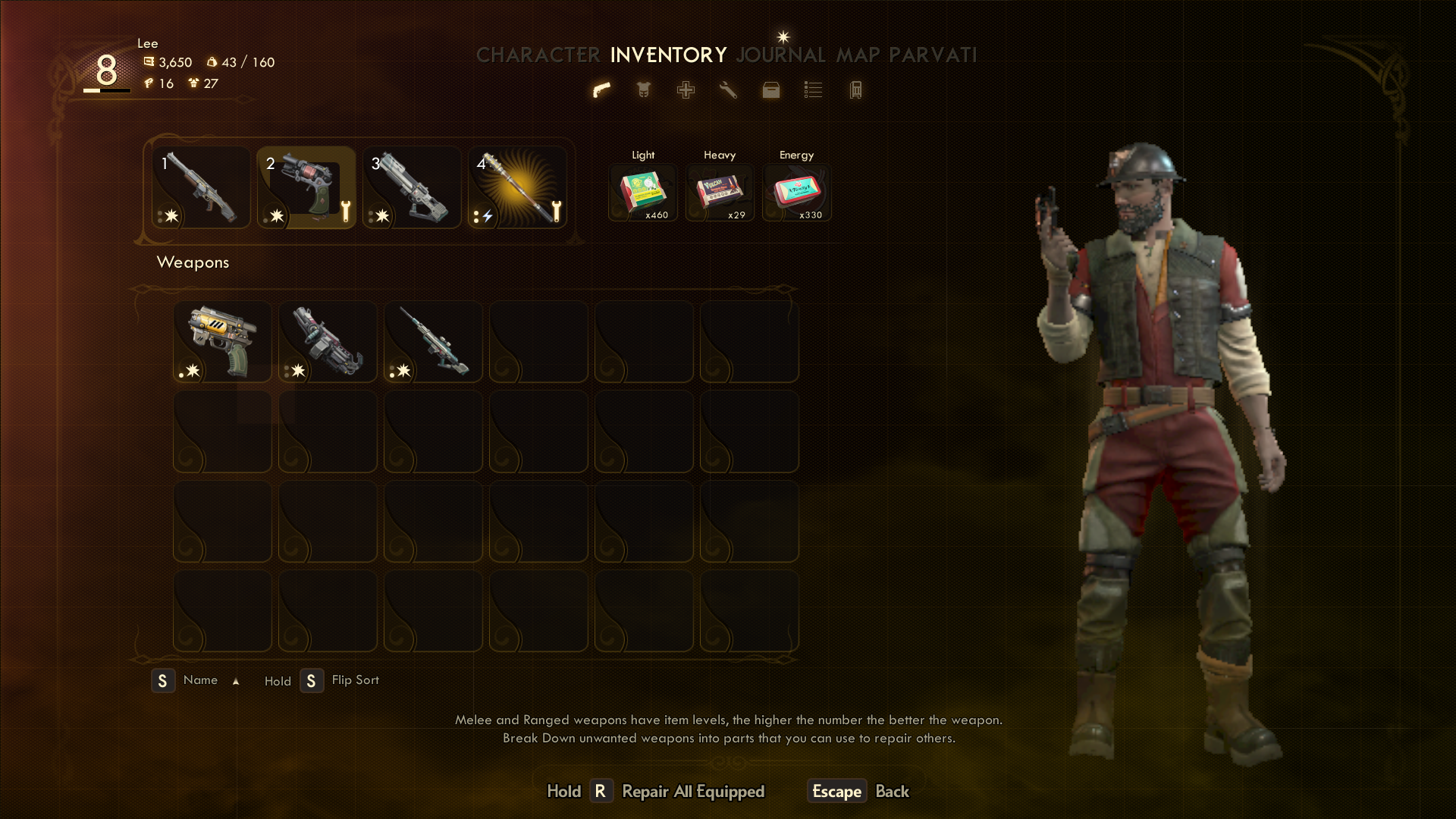This screenshot has height=819, width=1456.
Task: Activate Flip Sort
Action: pyautogui.click(x=354, y=680)
